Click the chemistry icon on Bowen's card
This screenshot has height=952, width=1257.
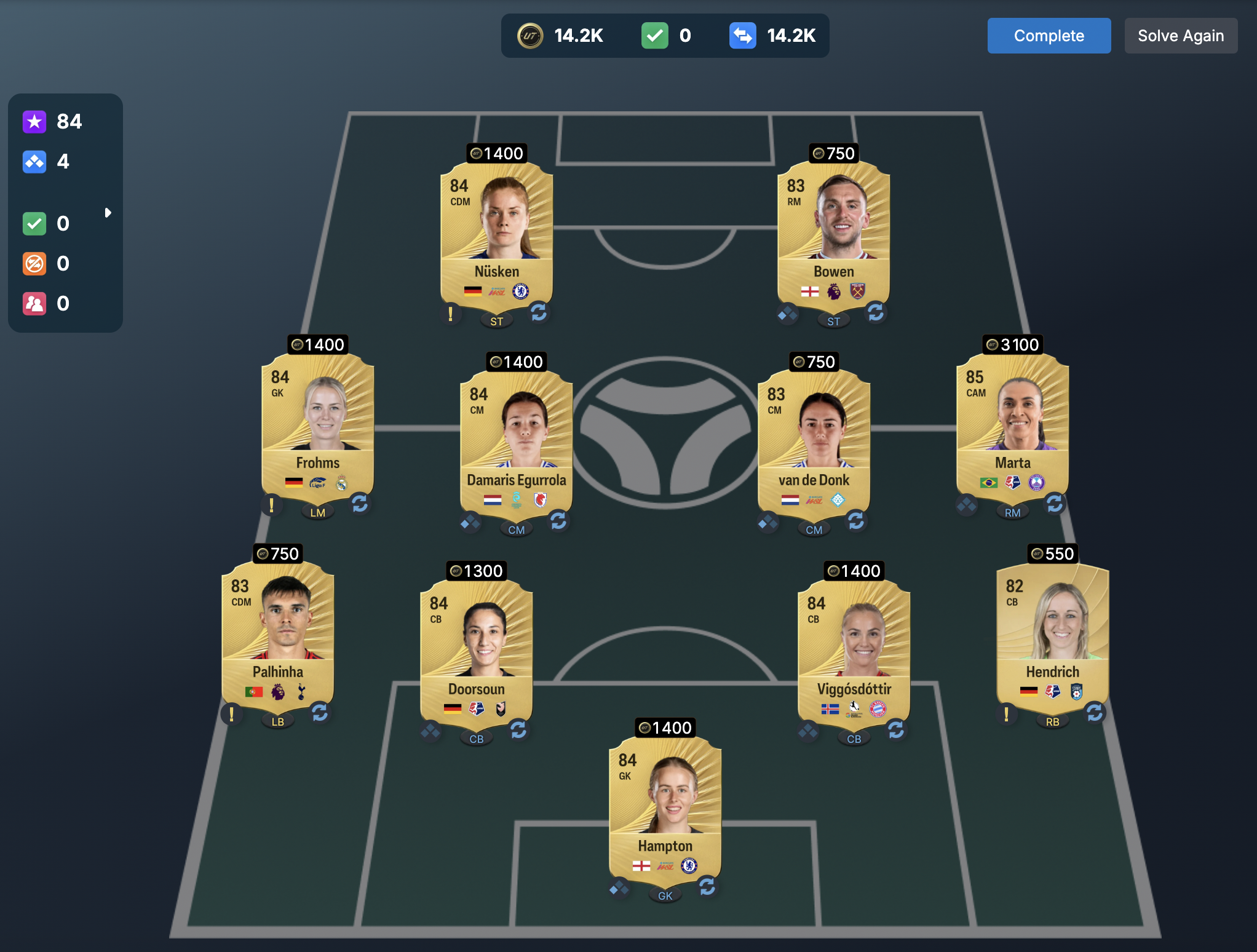pos(787,314)
